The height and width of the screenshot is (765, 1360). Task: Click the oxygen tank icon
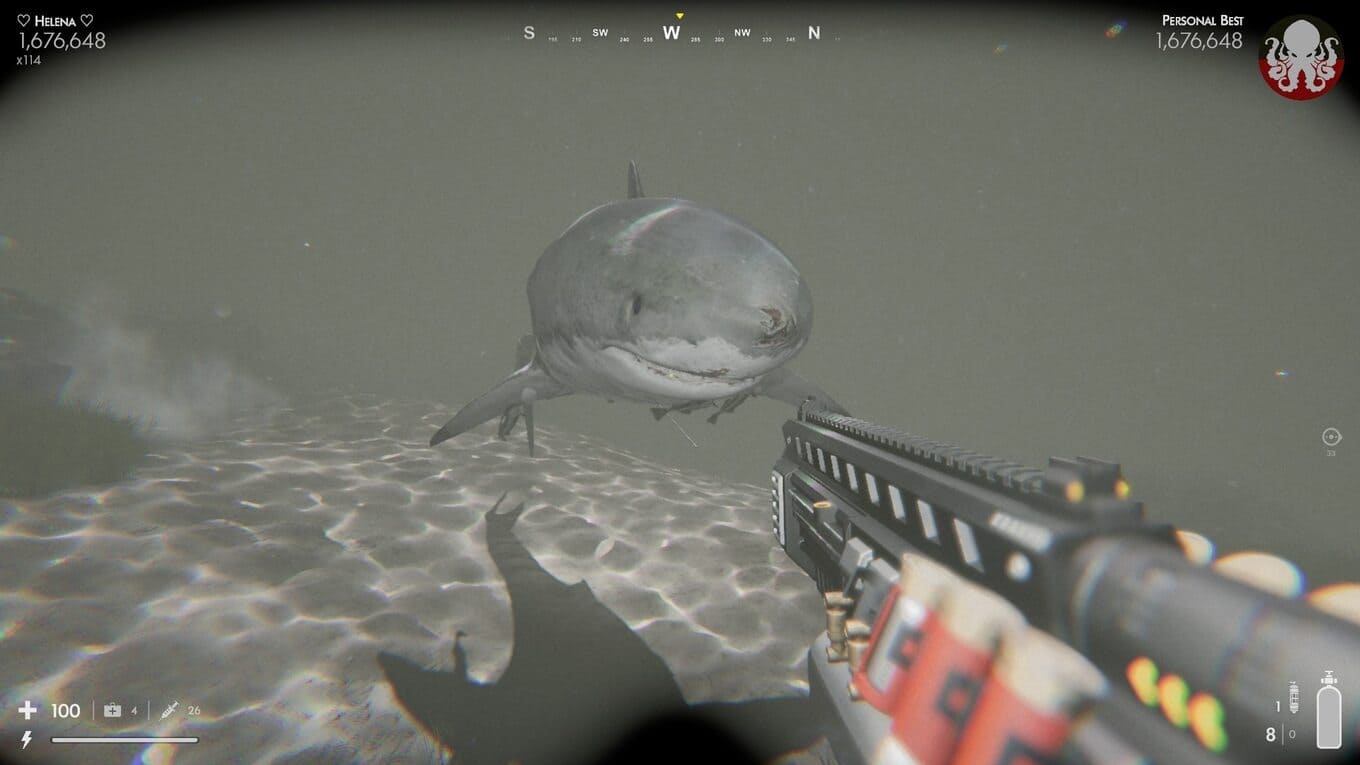click(x=1329, y=711)
